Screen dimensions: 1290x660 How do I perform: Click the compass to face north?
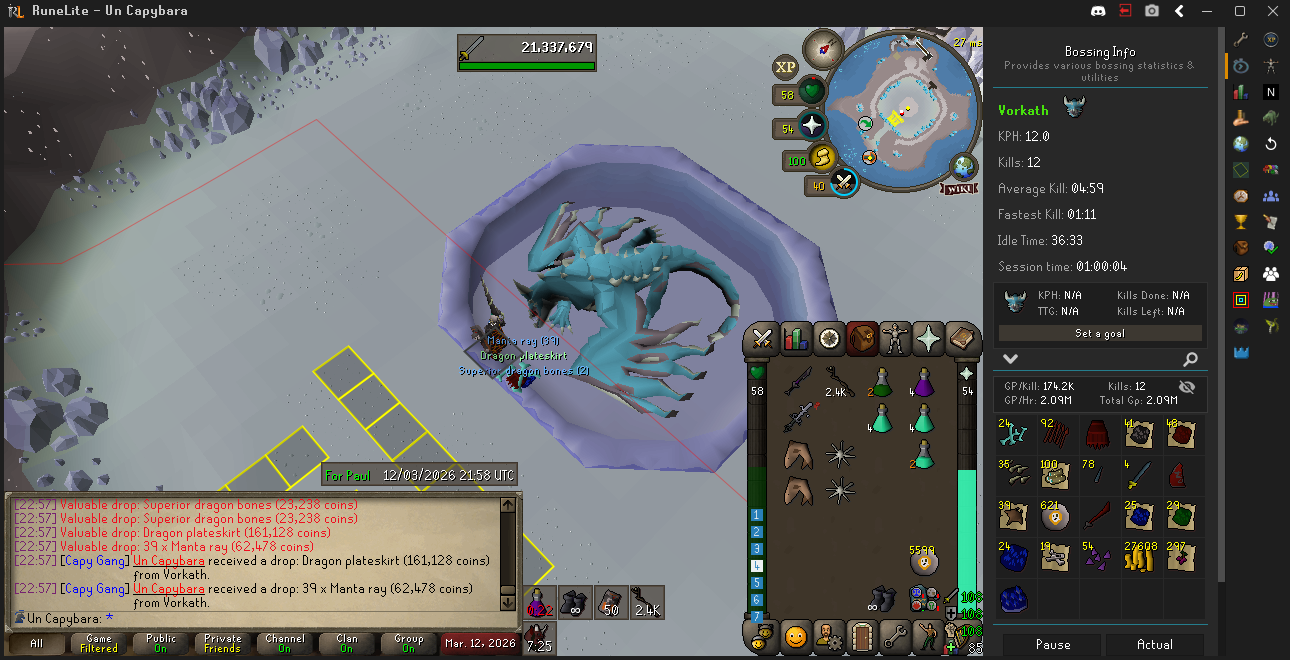825,47
